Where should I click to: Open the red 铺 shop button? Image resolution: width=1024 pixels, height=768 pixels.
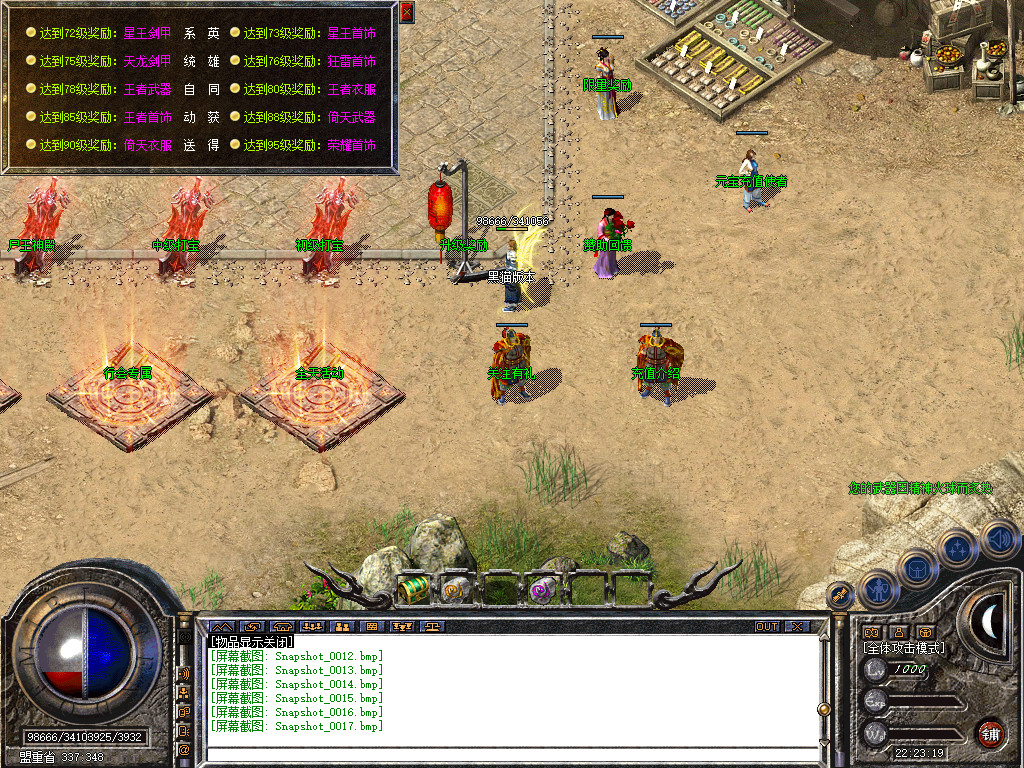pos(990,733)
